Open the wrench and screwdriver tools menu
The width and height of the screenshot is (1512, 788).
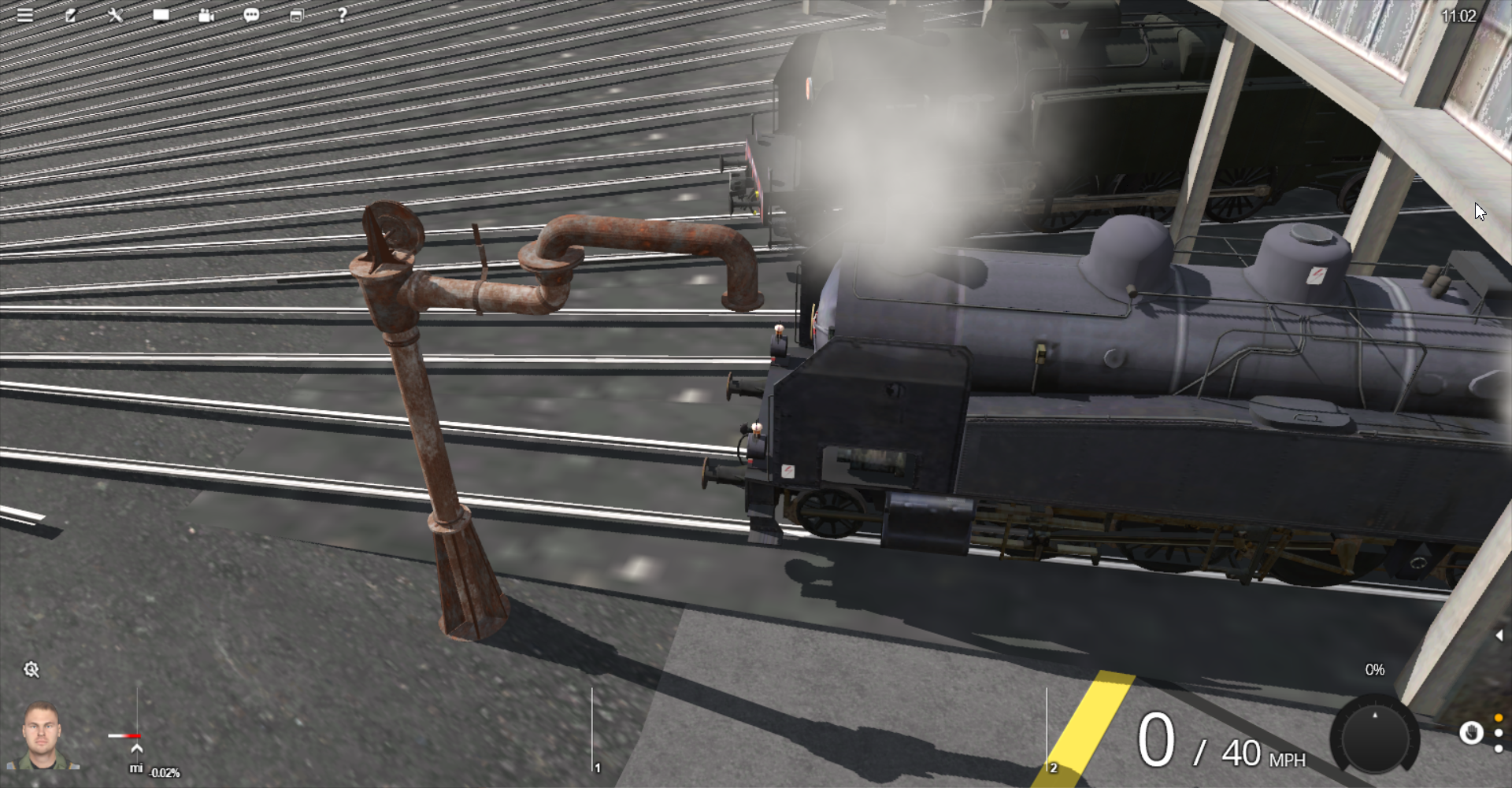(116, 15)
